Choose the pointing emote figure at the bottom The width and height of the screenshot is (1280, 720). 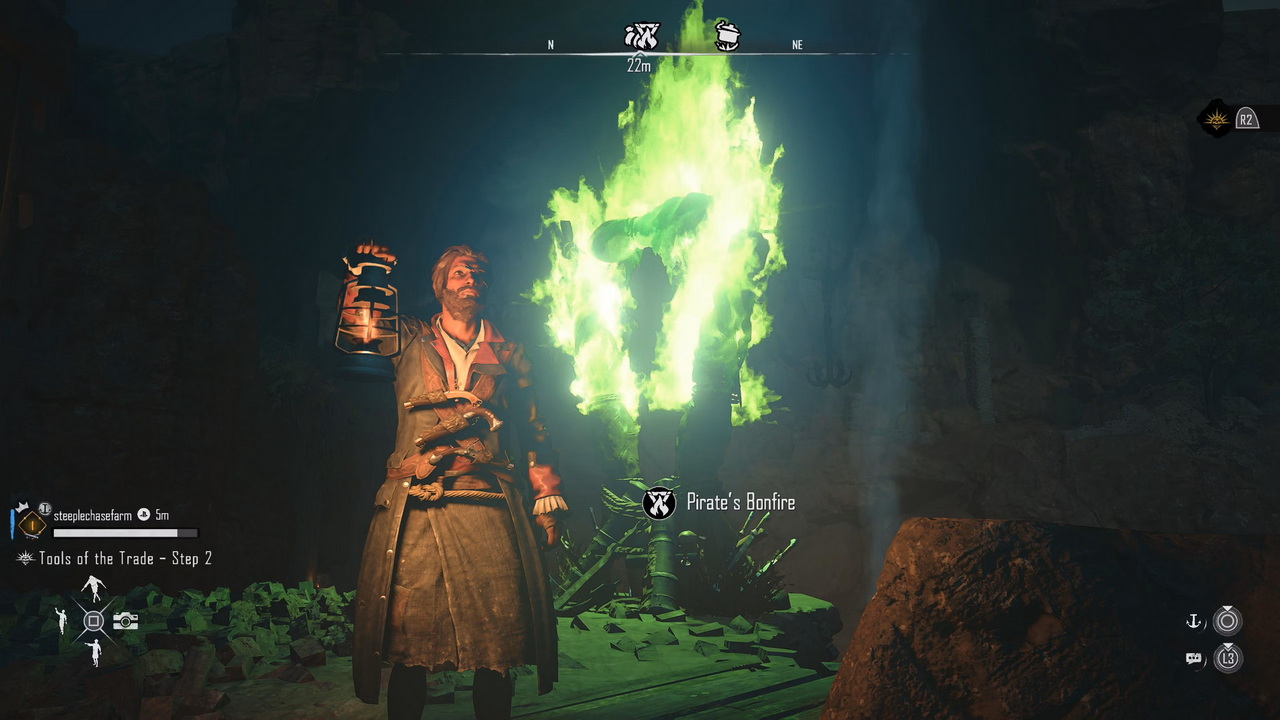pos(93,653)
